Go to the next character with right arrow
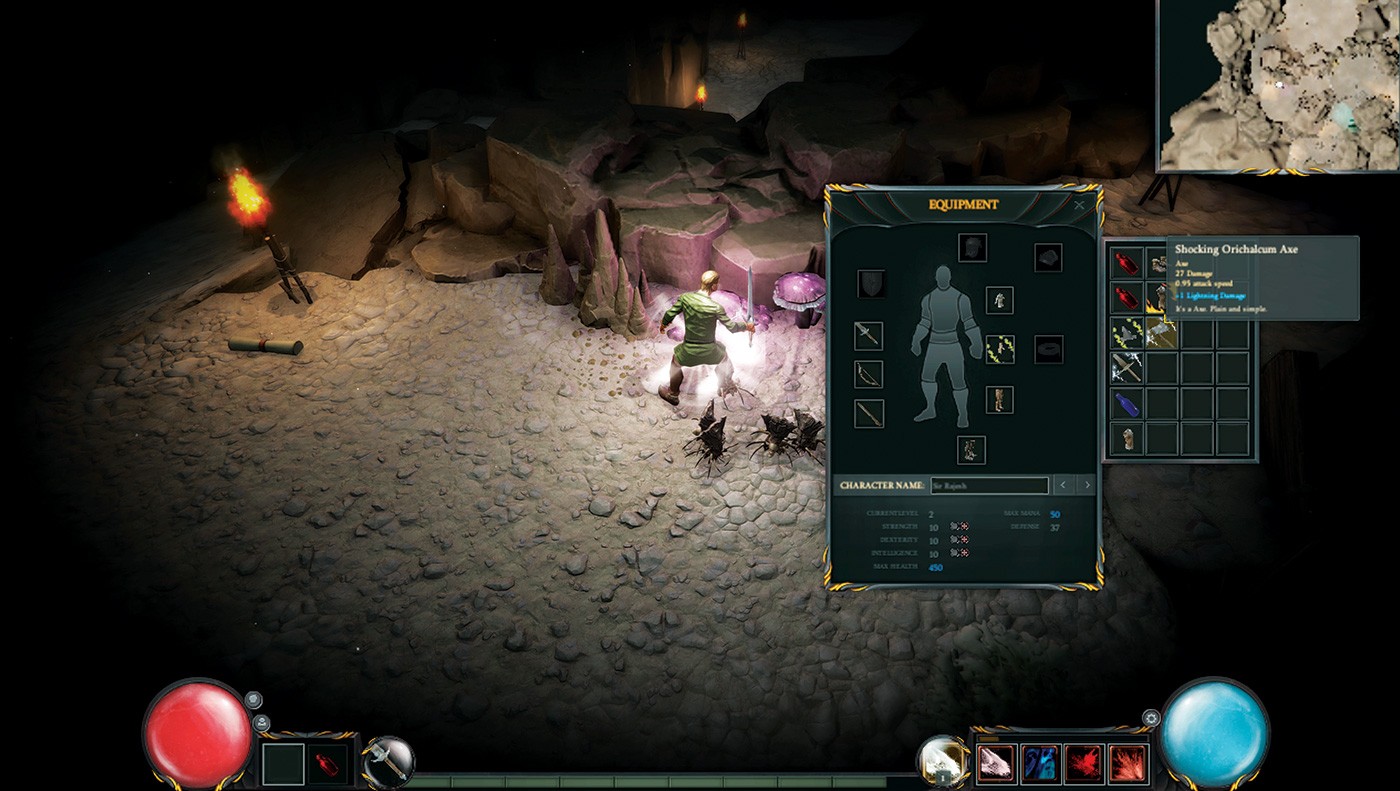The image size is (1400, 791). click(x=1086, y=485)
